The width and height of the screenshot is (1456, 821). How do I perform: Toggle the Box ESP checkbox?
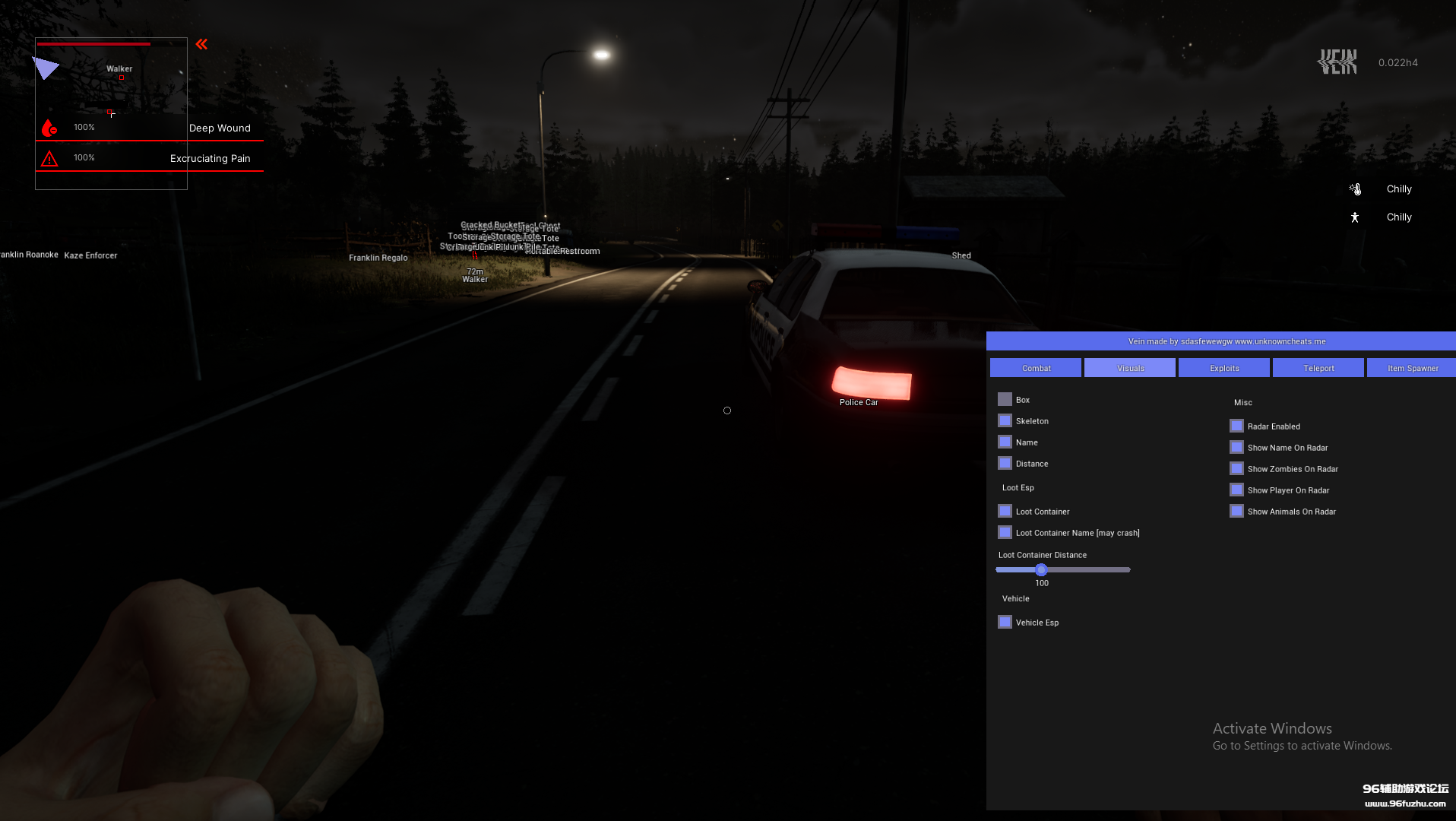(1005, 399)
